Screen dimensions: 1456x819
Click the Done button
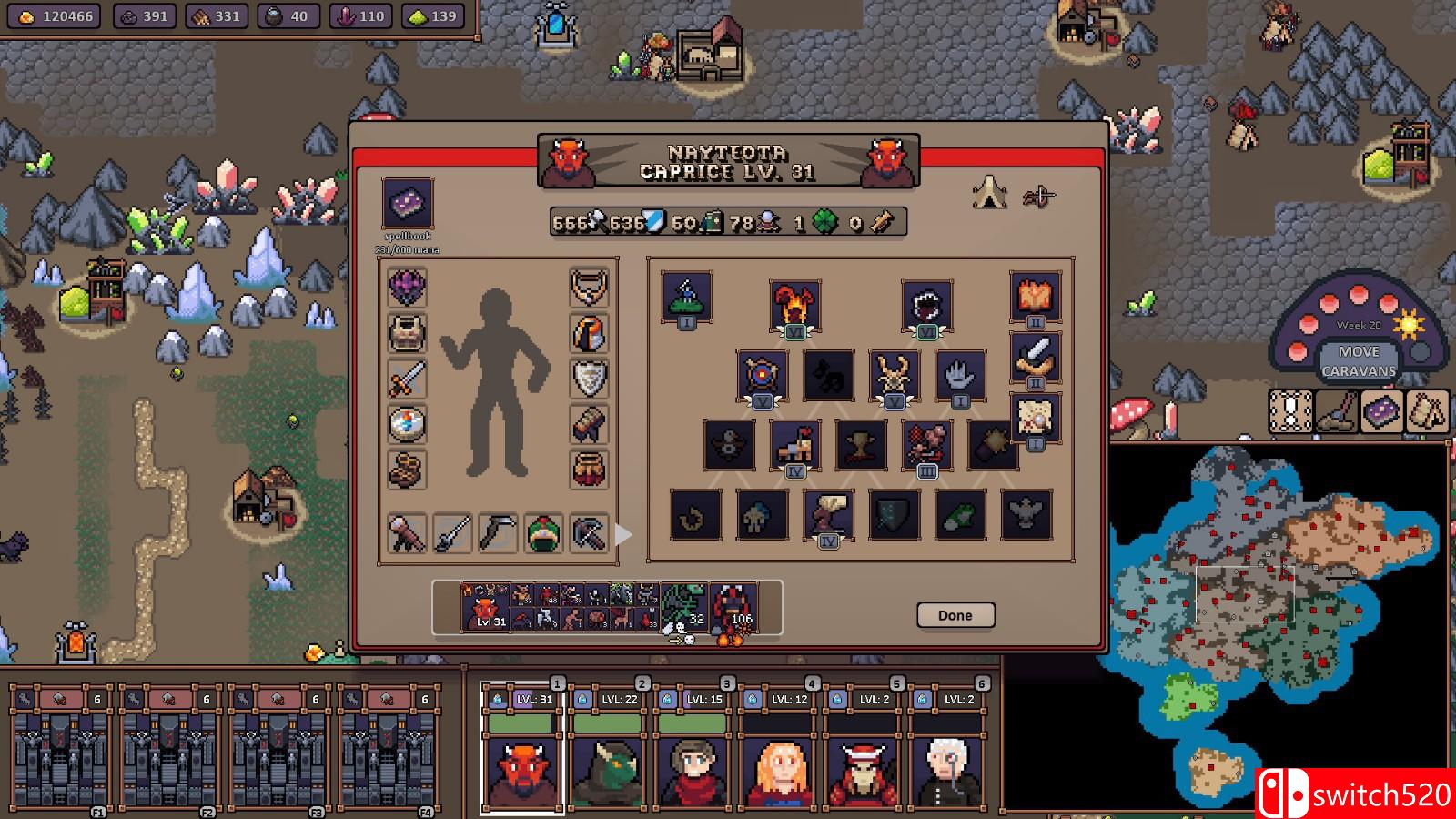click(x=955, y=615)
